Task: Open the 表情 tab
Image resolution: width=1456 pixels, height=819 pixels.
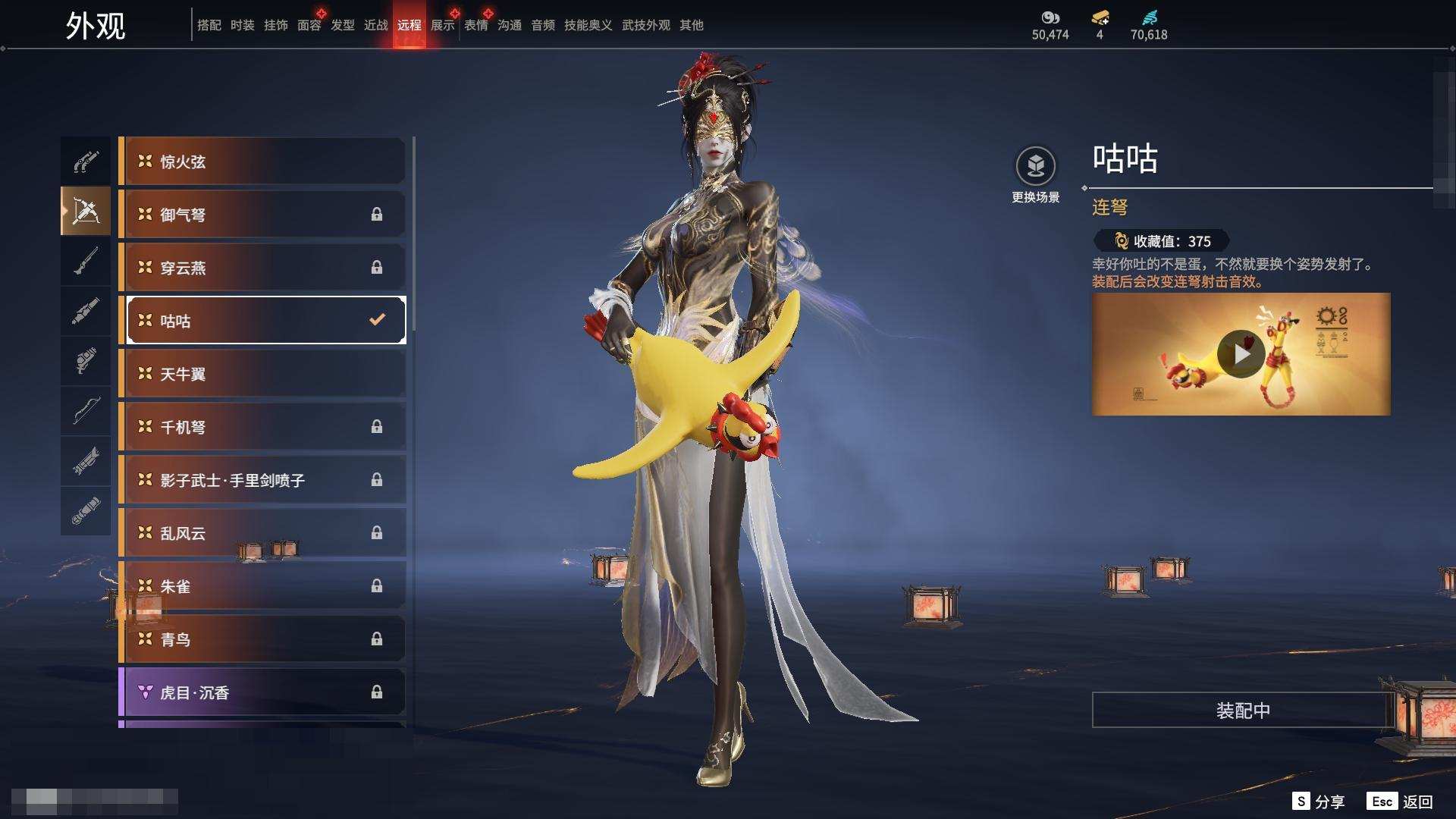Action: tap(475, 25)
